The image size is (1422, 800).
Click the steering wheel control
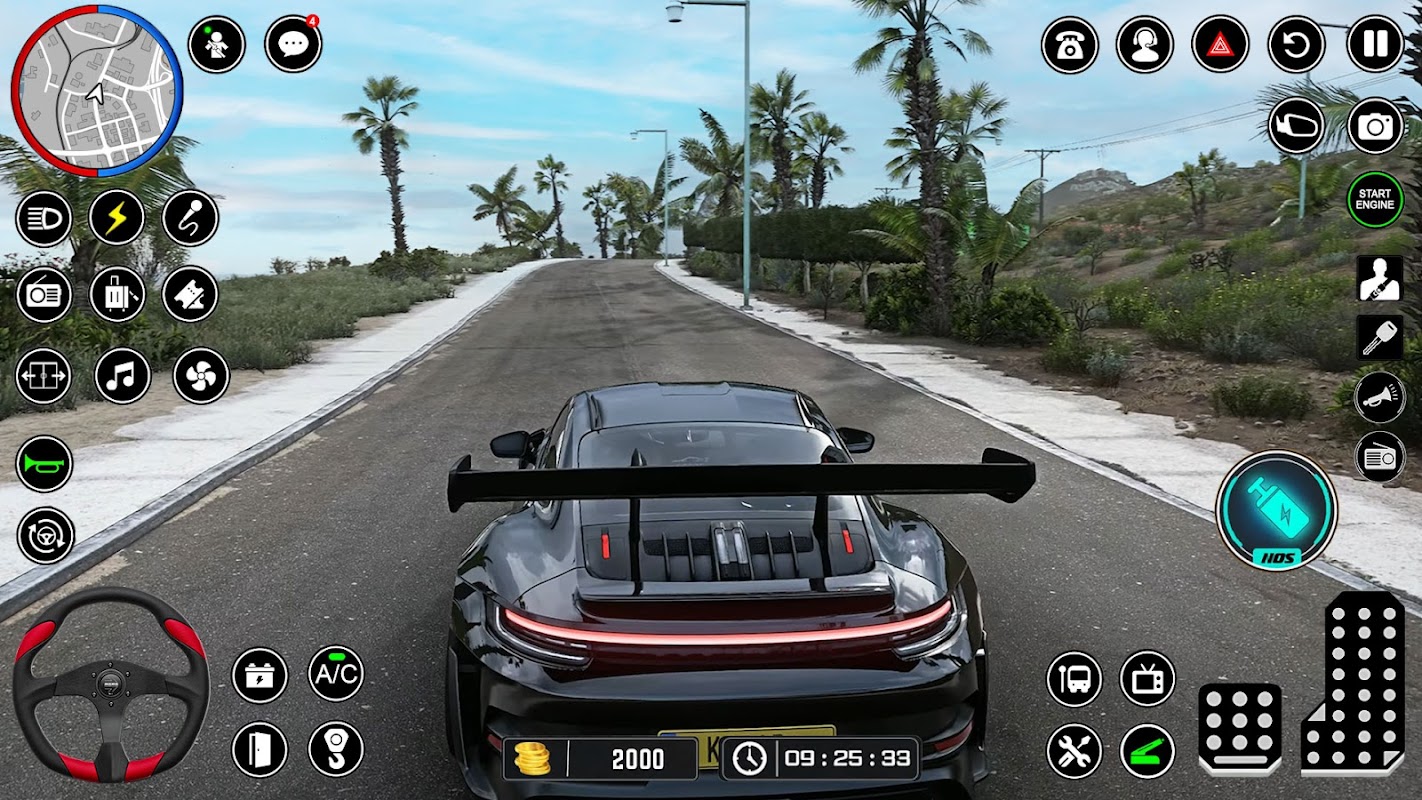(110, 684)
